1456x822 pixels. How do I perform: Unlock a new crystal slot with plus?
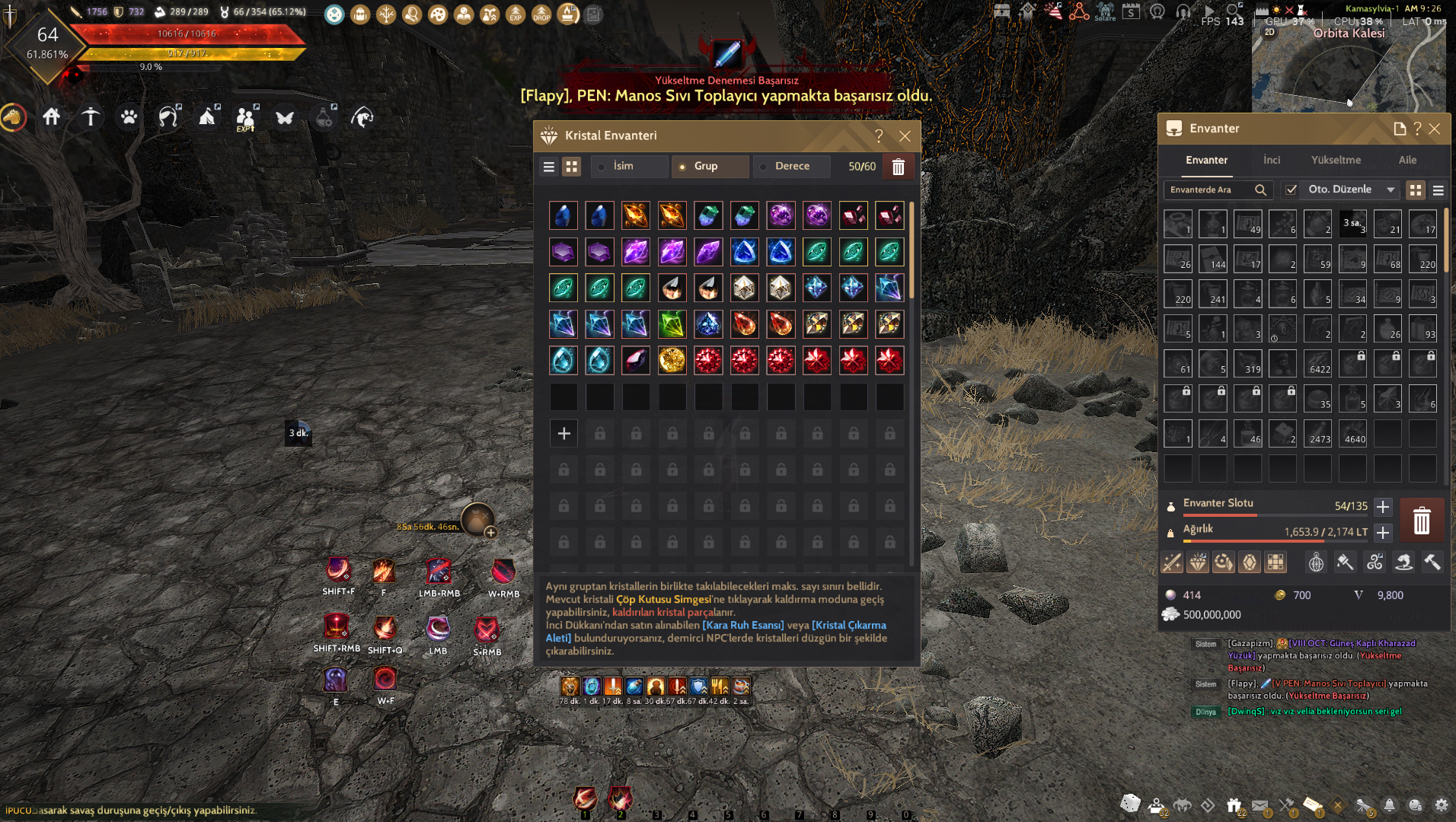click(x=564, y=433)
